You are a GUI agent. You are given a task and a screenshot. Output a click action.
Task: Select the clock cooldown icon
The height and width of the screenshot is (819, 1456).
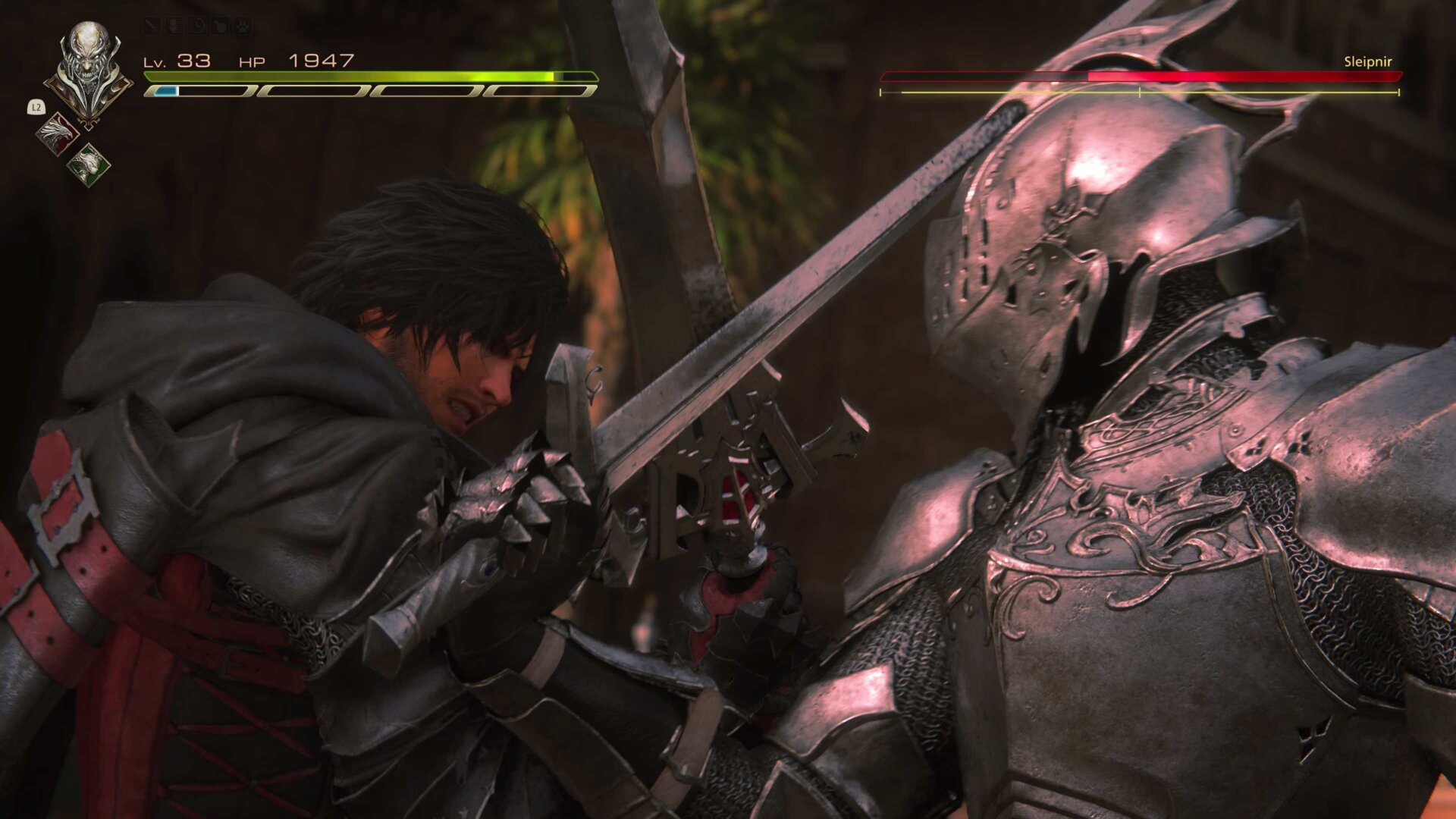196,26
